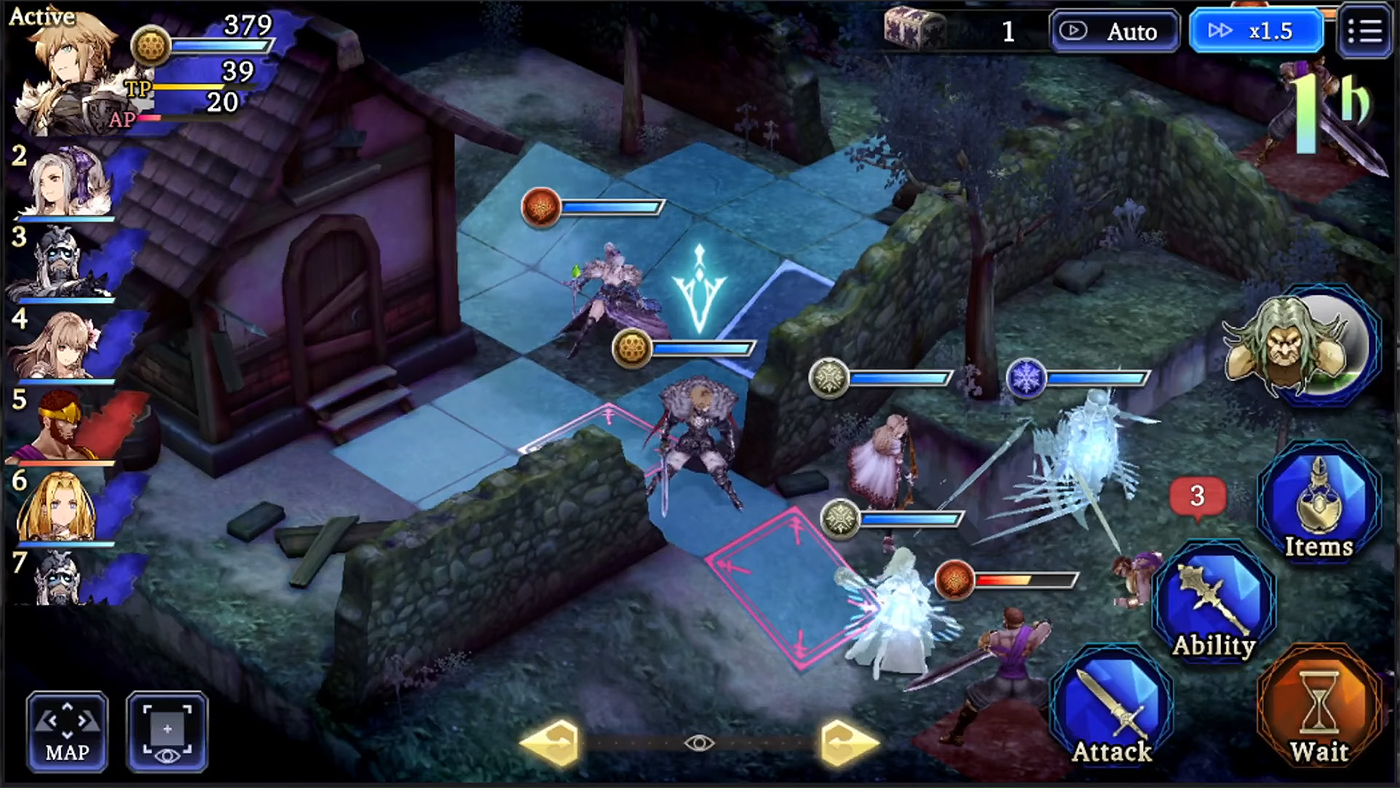Enable Auto battle mode
1400x788 pixels.
pyautogui.click(x=1114, y=30)
